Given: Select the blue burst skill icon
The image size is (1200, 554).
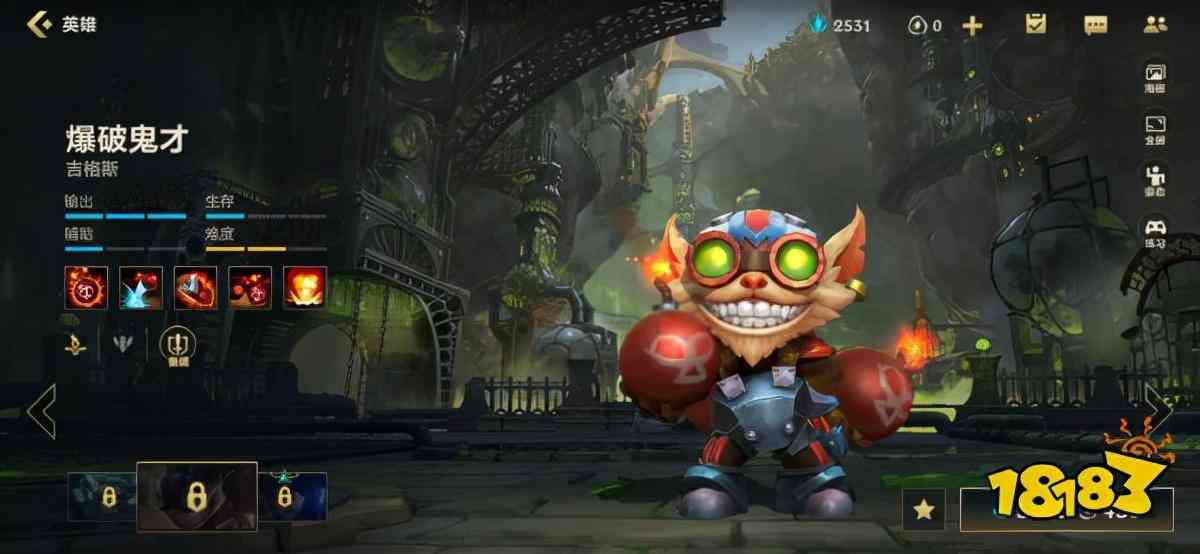Looking at the screenshot, I should pos(141,287).
